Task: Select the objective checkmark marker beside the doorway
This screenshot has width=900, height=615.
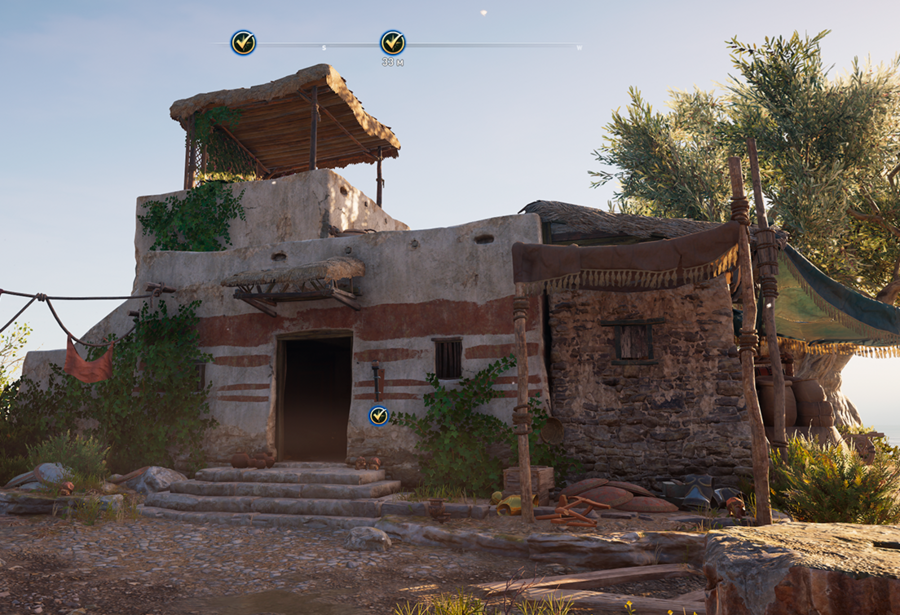Action: (x=378, y=415)
